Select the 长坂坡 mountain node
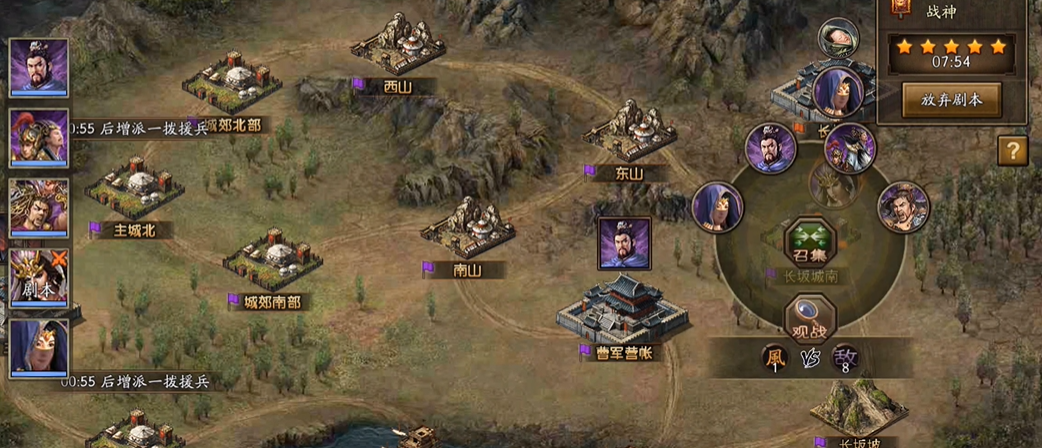Screen dimensions: 1042x448 852,408
